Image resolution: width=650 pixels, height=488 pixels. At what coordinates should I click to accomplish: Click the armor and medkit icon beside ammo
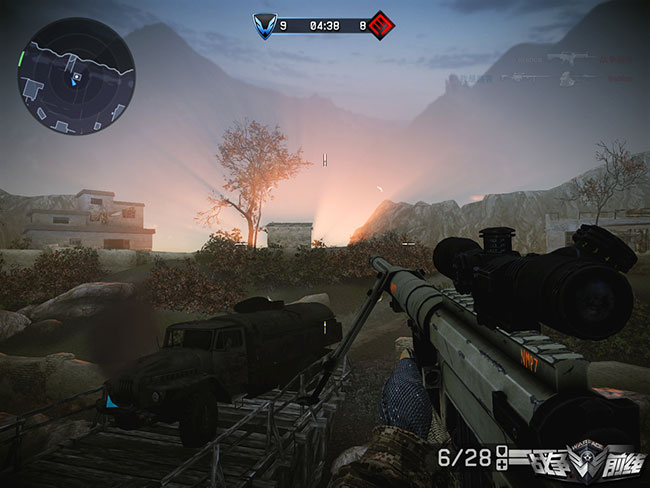coord(502,459)
